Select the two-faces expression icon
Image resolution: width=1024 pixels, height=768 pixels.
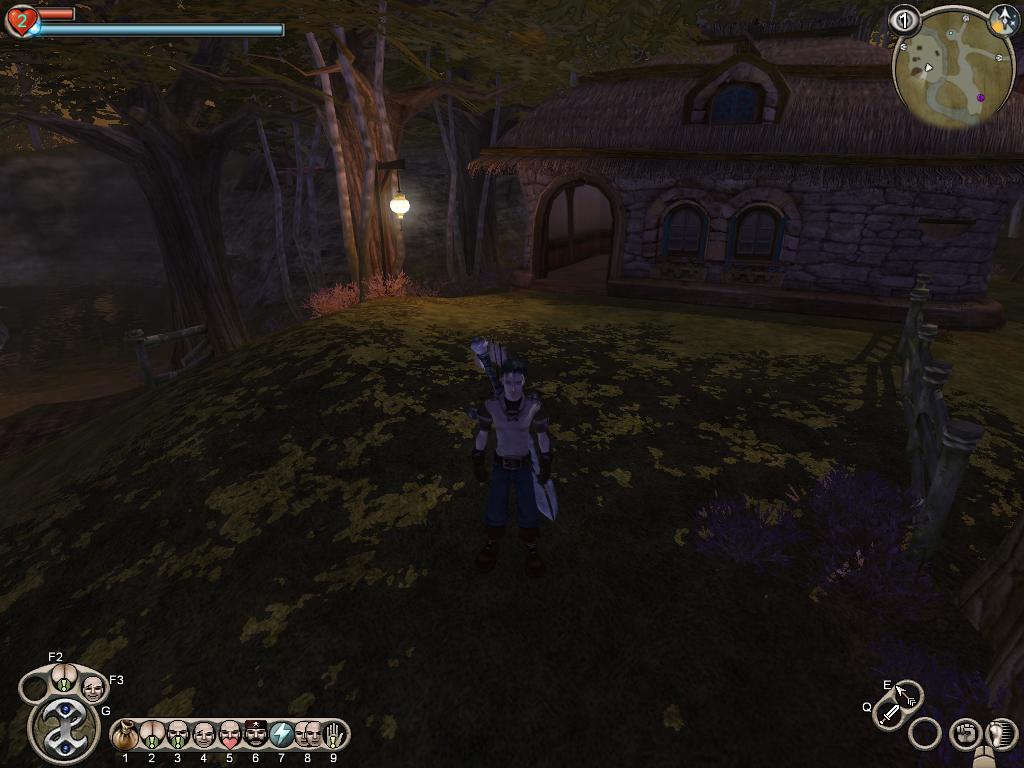308,735
